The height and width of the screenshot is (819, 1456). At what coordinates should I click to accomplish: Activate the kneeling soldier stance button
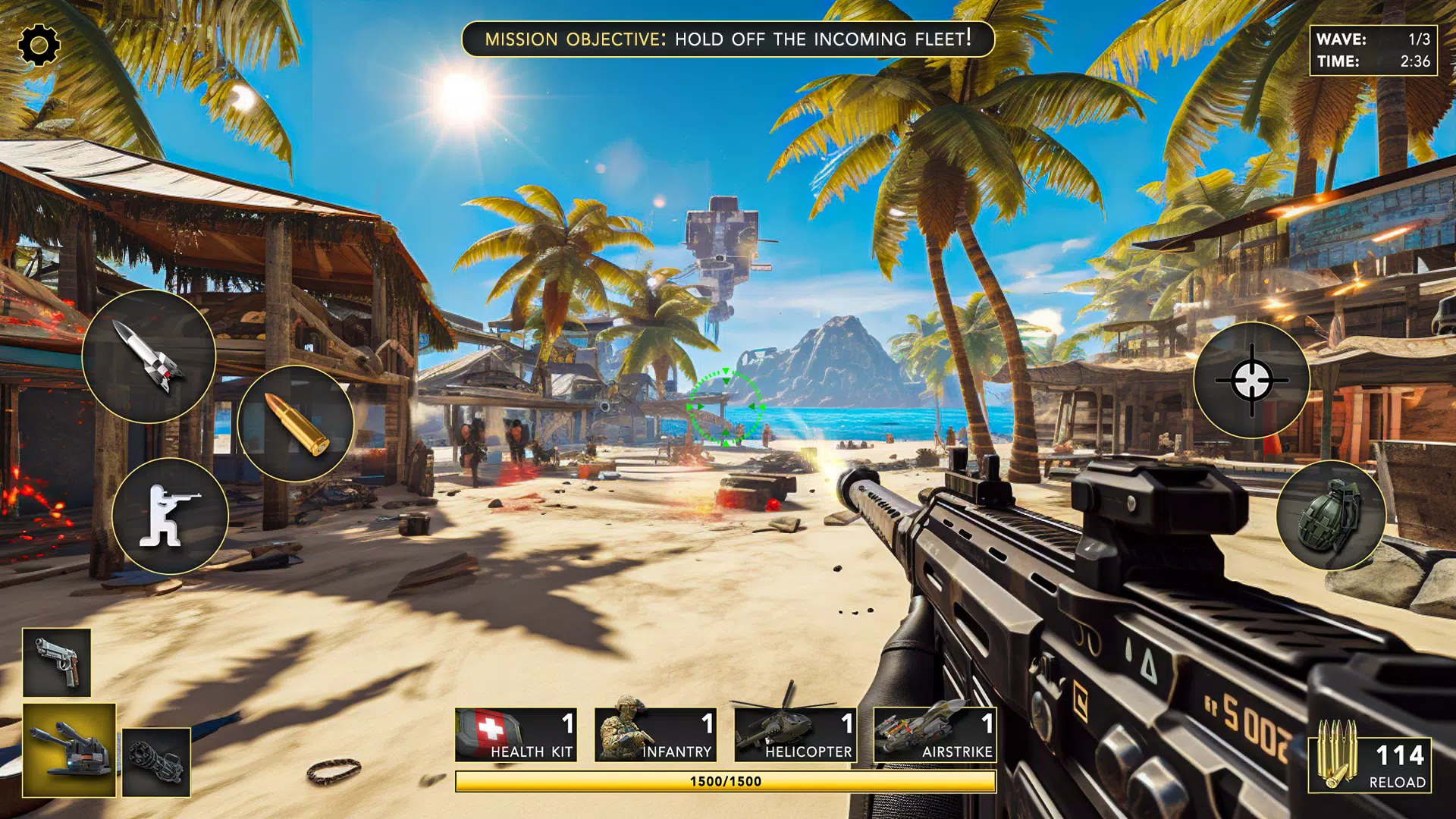click(x=170, y=516)
